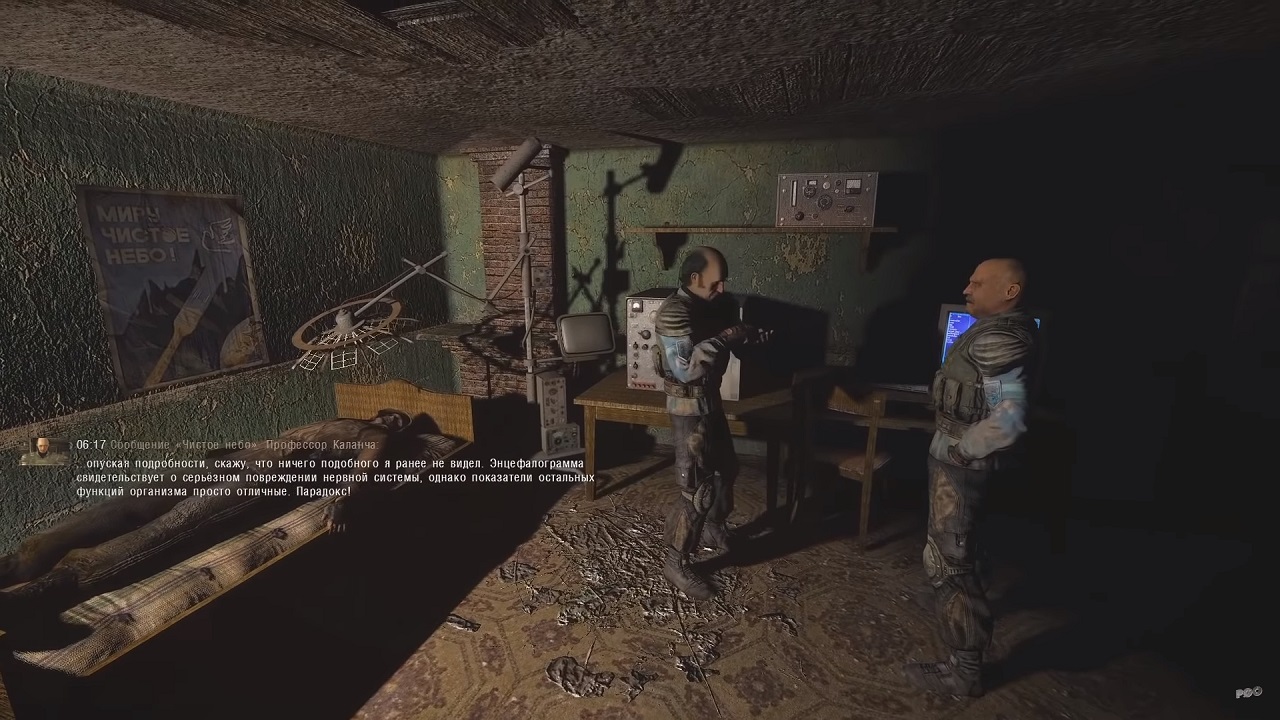
Task: Click the Professor Kalancha message portrait
Action: click(x=45, y=451)
